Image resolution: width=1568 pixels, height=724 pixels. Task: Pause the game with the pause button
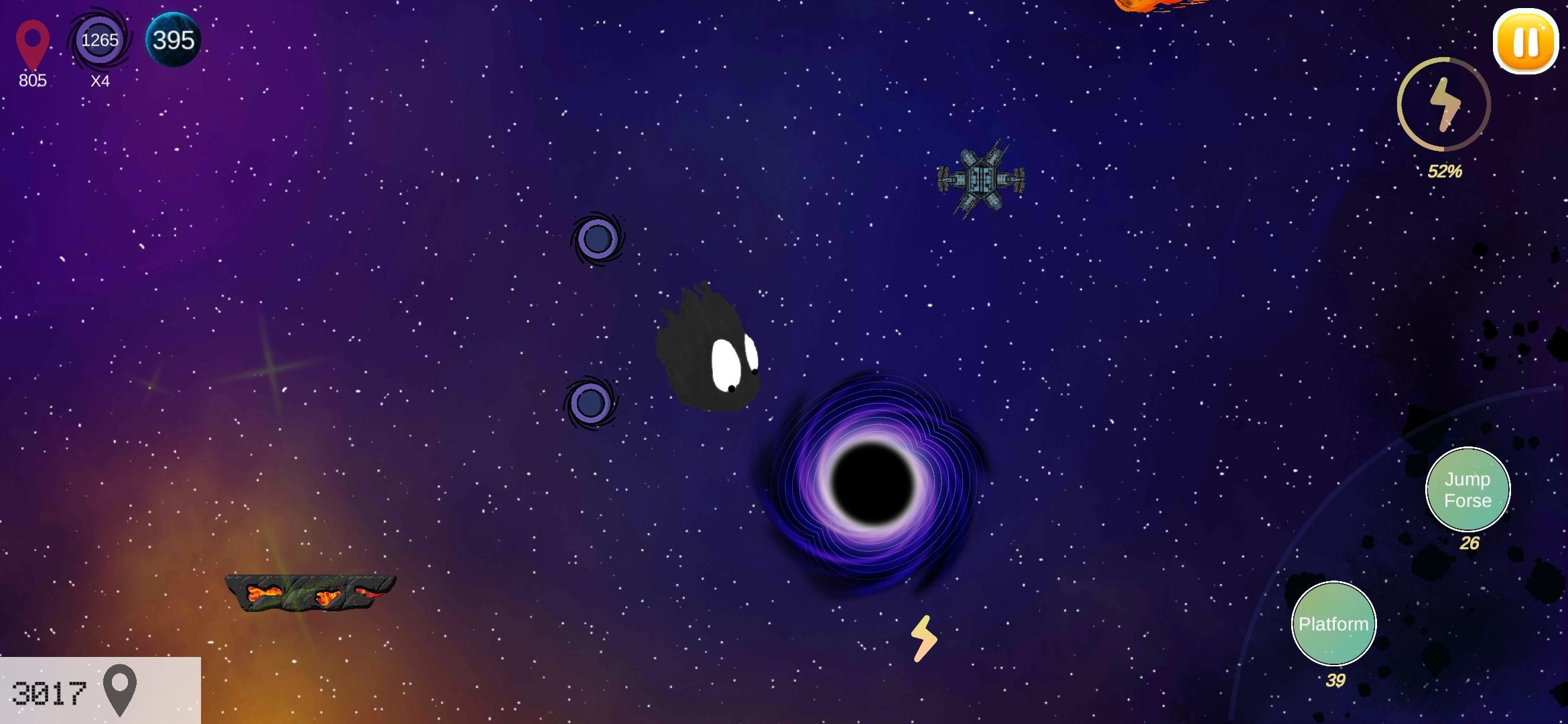[1525, 42]
